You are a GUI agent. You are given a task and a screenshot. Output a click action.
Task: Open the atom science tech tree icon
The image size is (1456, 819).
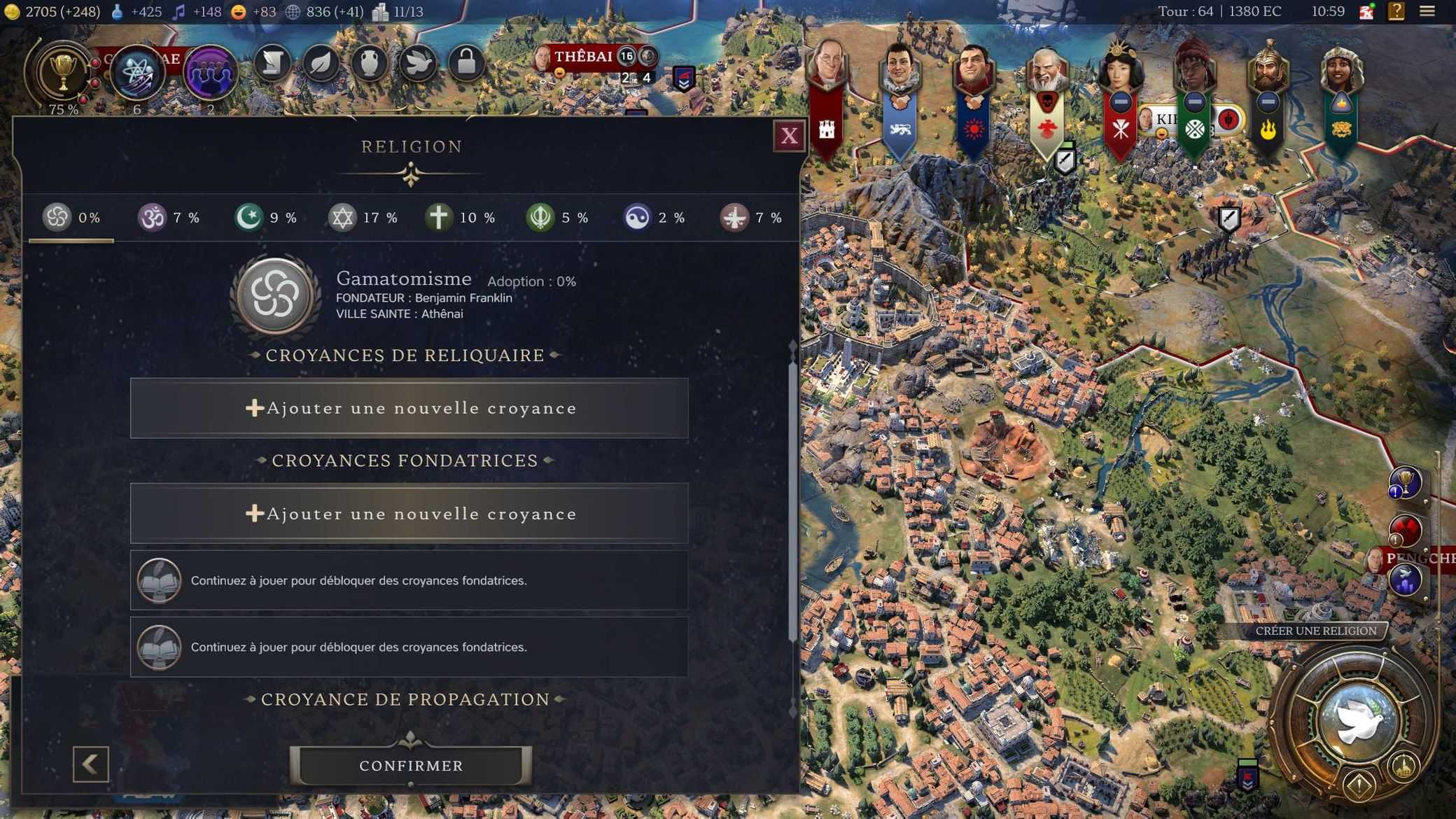pos(136,72)
